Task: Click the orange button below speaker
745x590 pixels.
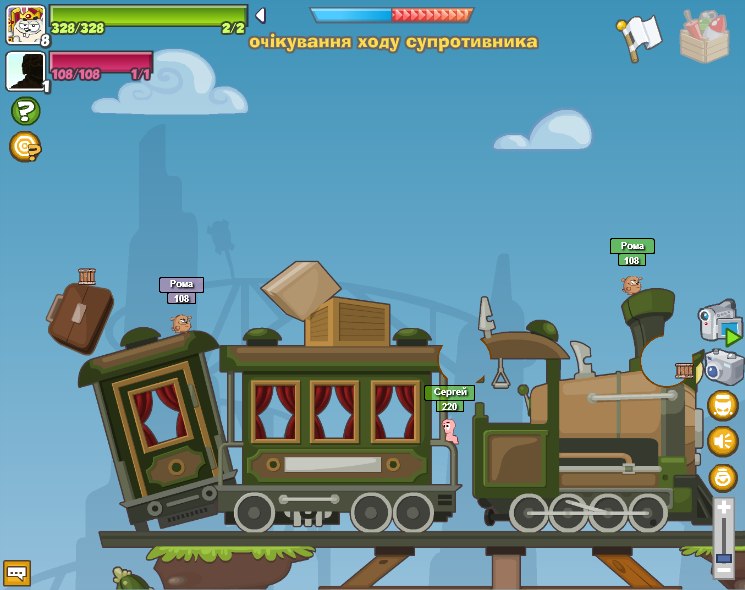Action: 722,477
